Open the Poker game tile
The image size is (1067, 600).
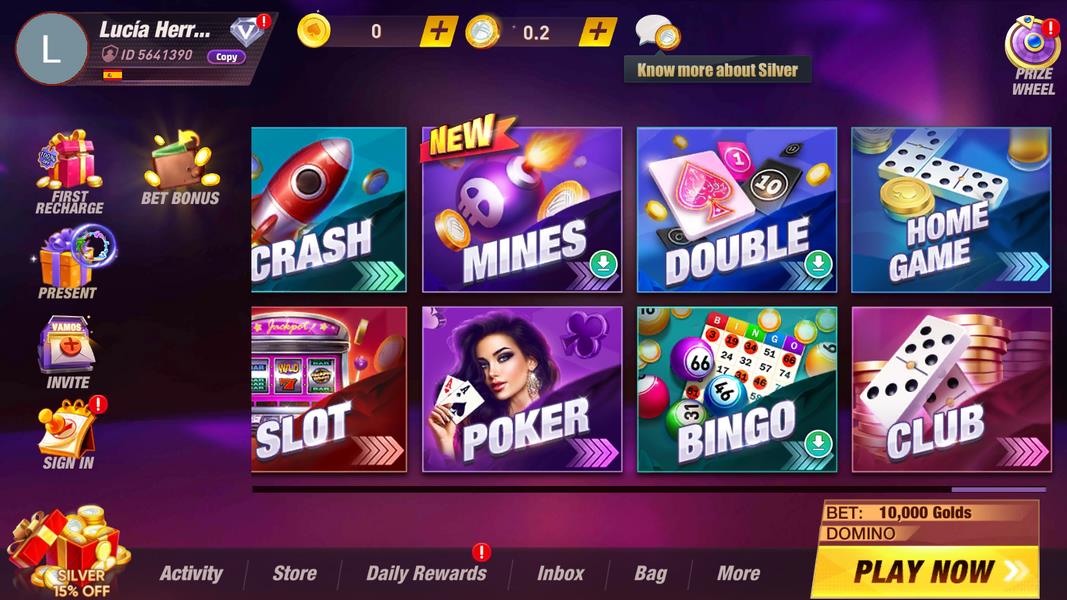(521, 389)
